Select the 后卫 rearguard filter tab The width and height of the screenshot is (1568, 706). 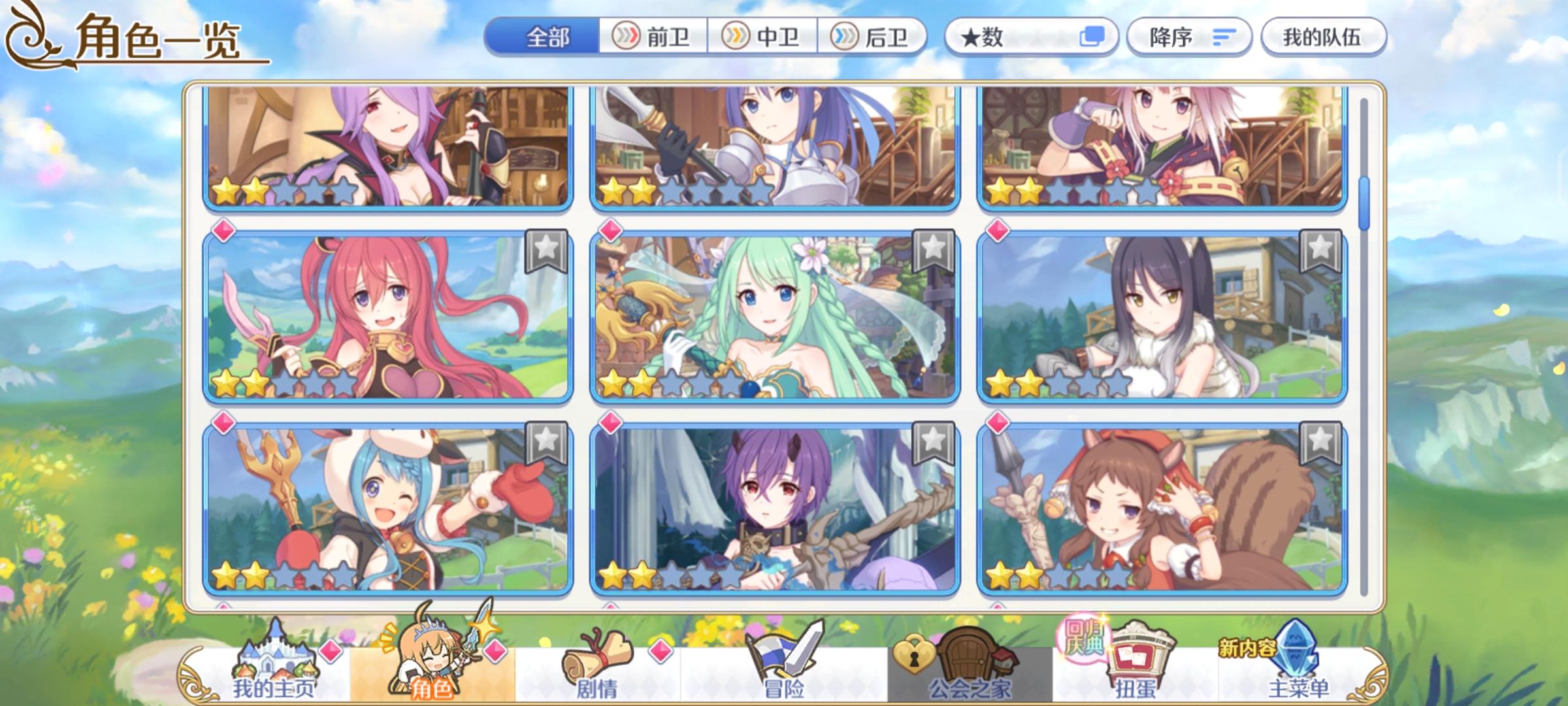point(875,37)
